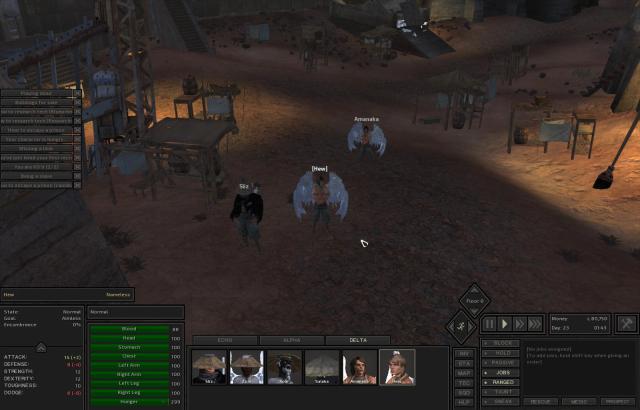The image size is (640, 410).
Task: Pause the game speed
Action: [490, 324]
